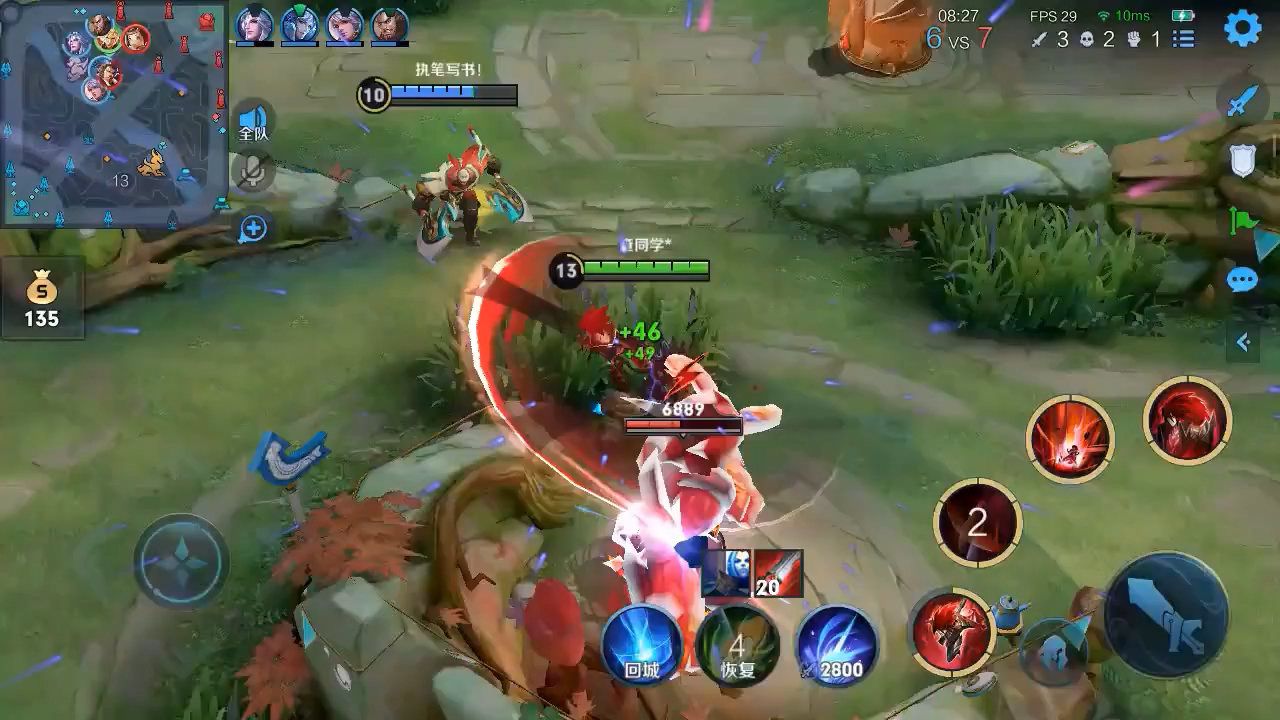Expand the collapsed side panel arrow
This screenshot has width=1280, height=720.
click(1243, 343)
